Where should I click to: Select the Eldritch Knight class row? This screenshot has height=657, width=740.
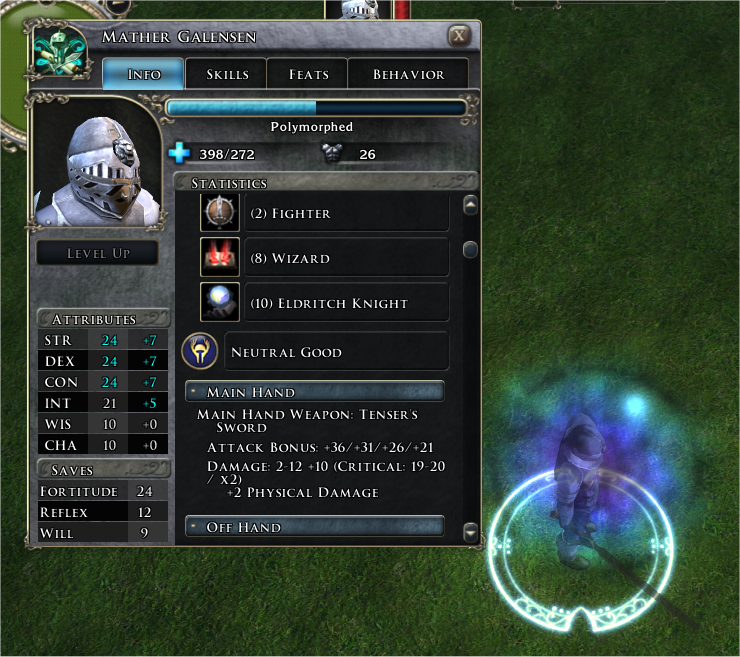[x=347, y=303]
